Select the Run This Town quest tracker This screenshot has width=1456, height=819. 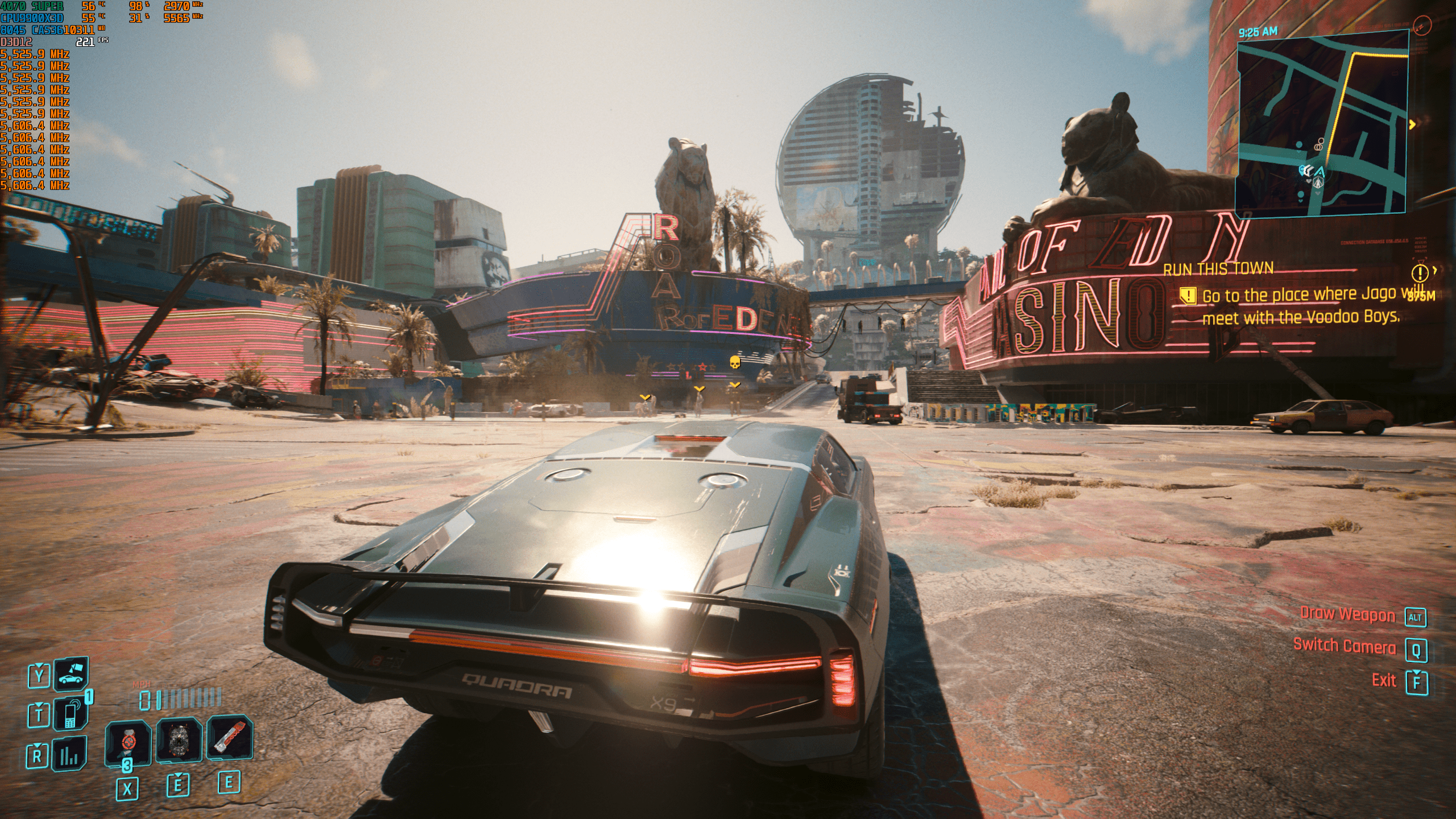click(1218, 268)
